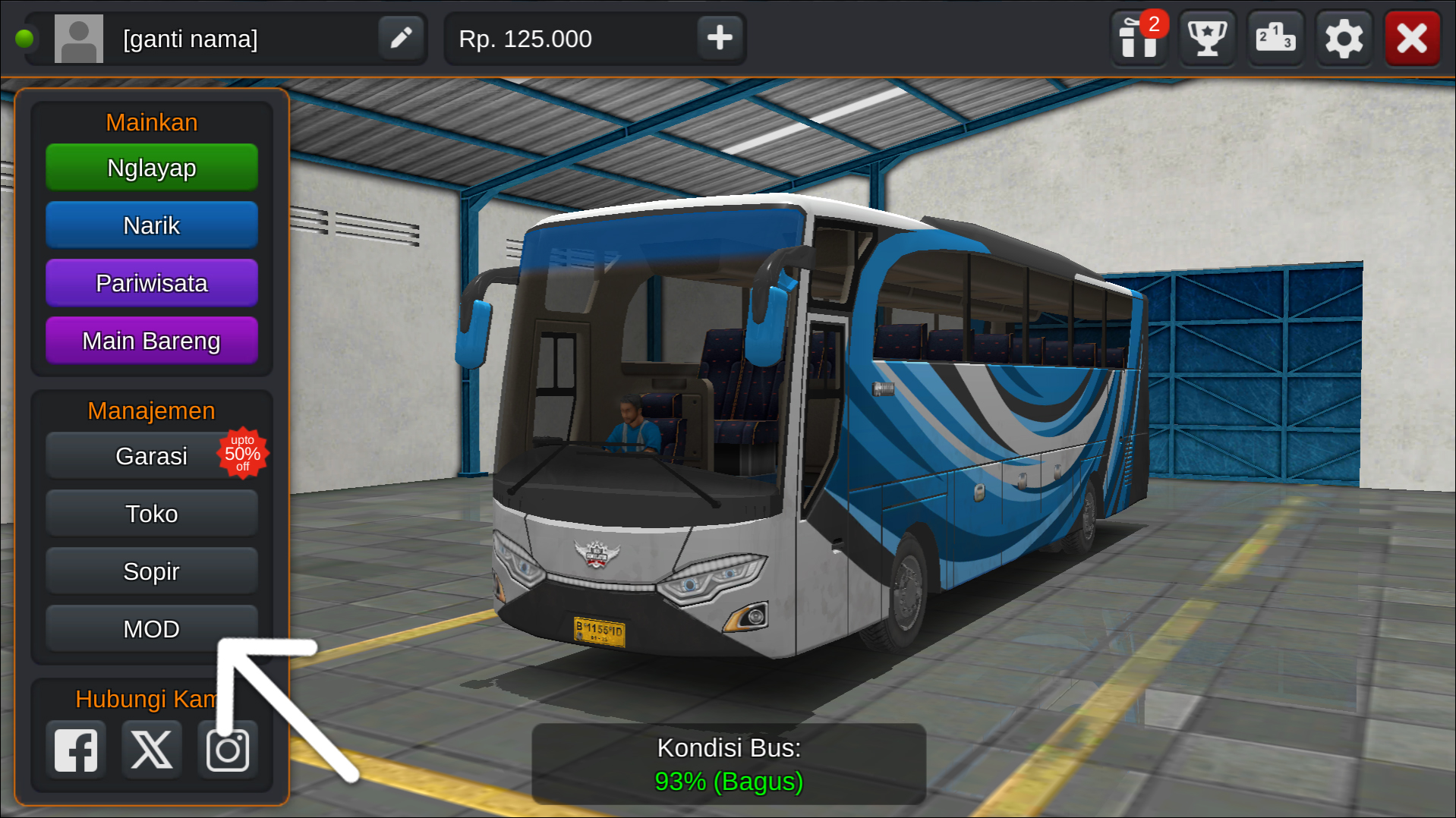Click the ganti nama name field

click(191, 38)
